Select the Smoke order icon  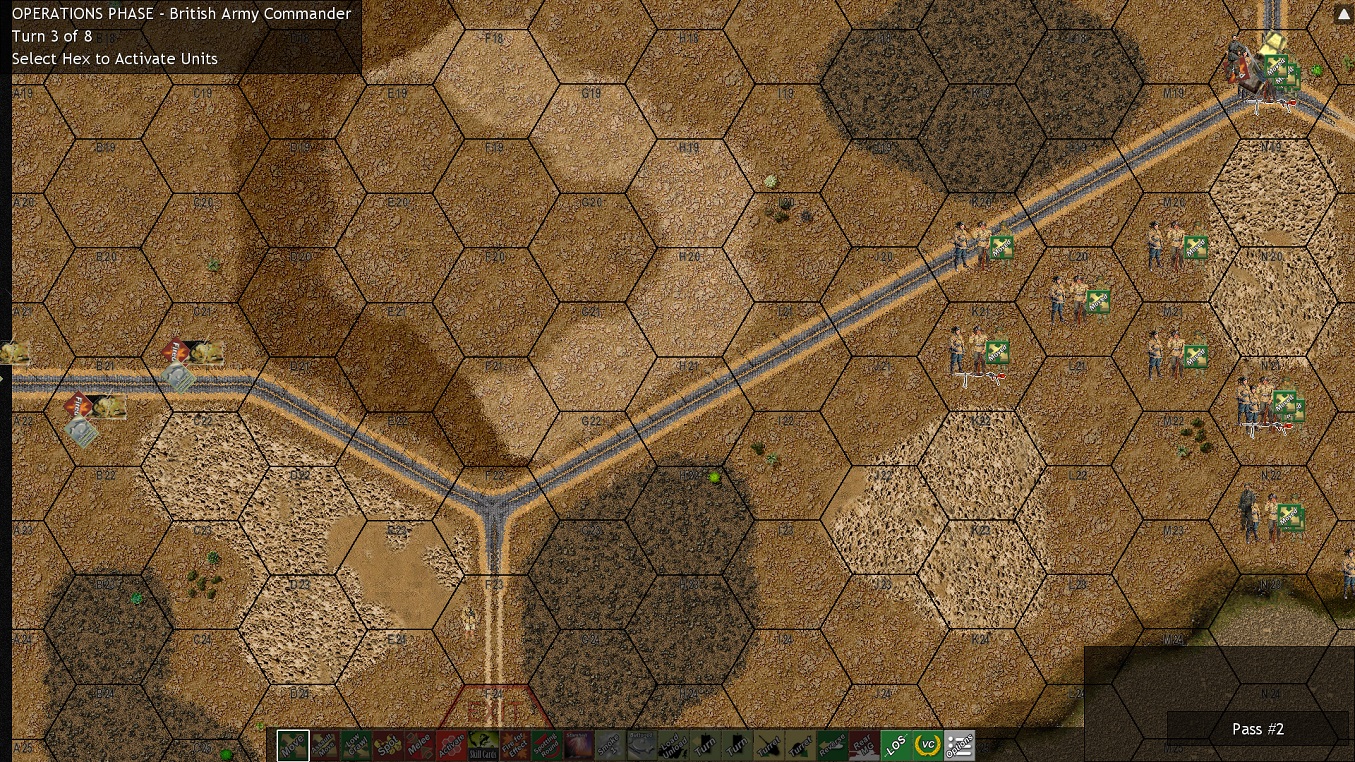[x=608, y=745]
